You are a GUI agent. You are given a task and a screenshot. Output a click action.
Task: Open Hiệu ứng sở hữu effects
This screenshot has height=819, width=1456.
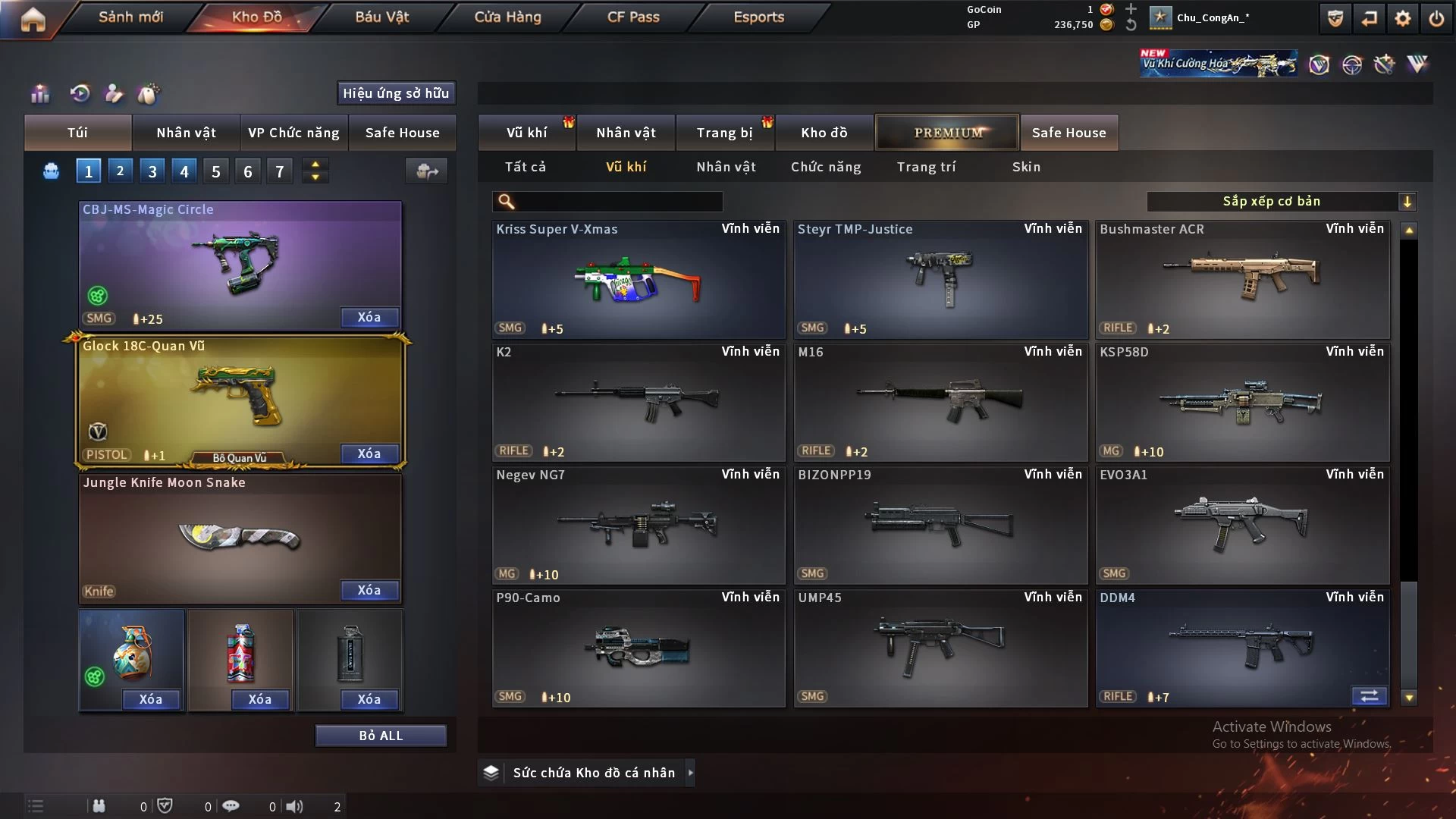(396, 93)
